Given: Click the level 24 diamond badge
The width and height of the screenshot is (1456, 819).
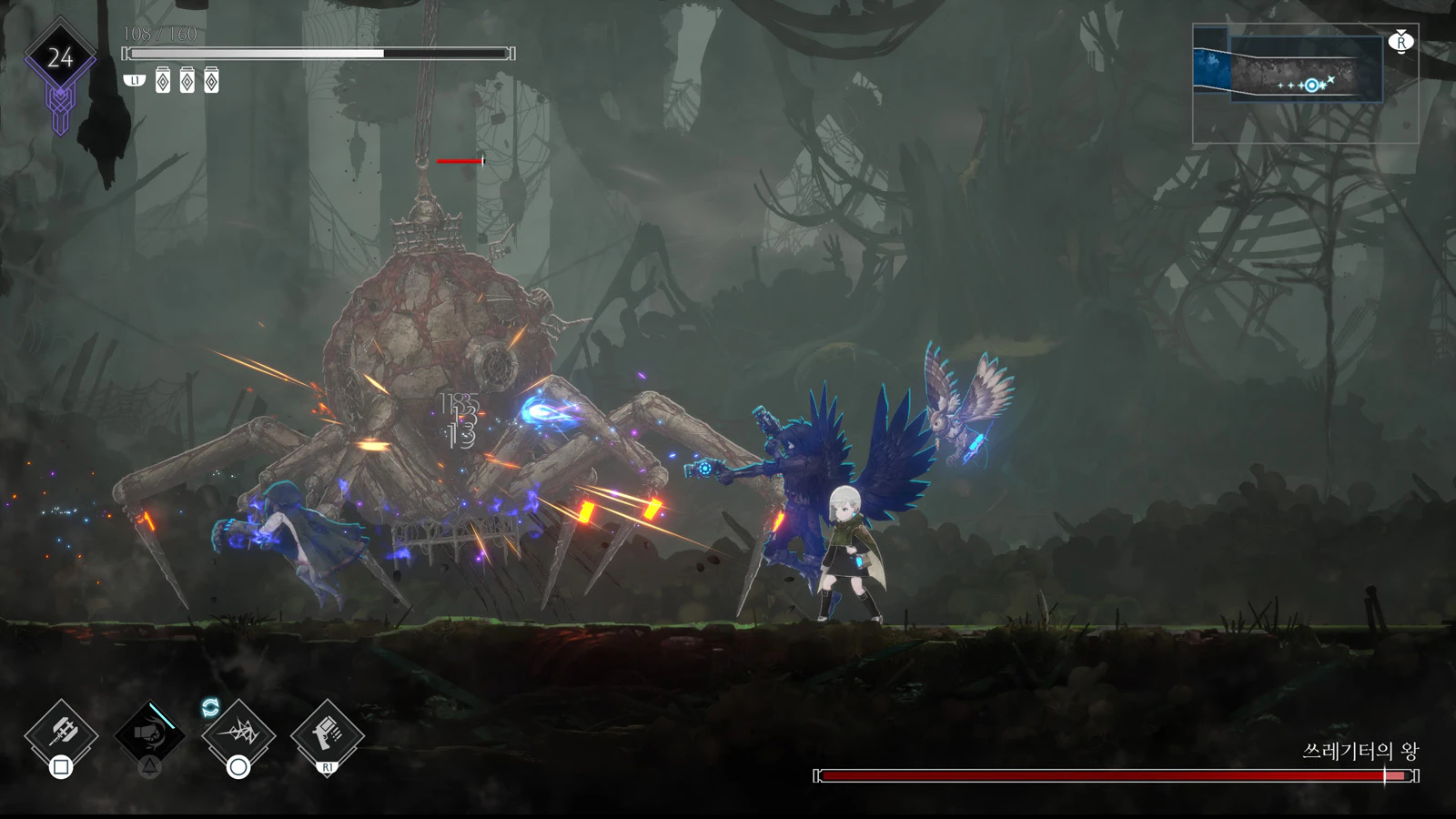Looking at the screenshot, I should point(60,58).
